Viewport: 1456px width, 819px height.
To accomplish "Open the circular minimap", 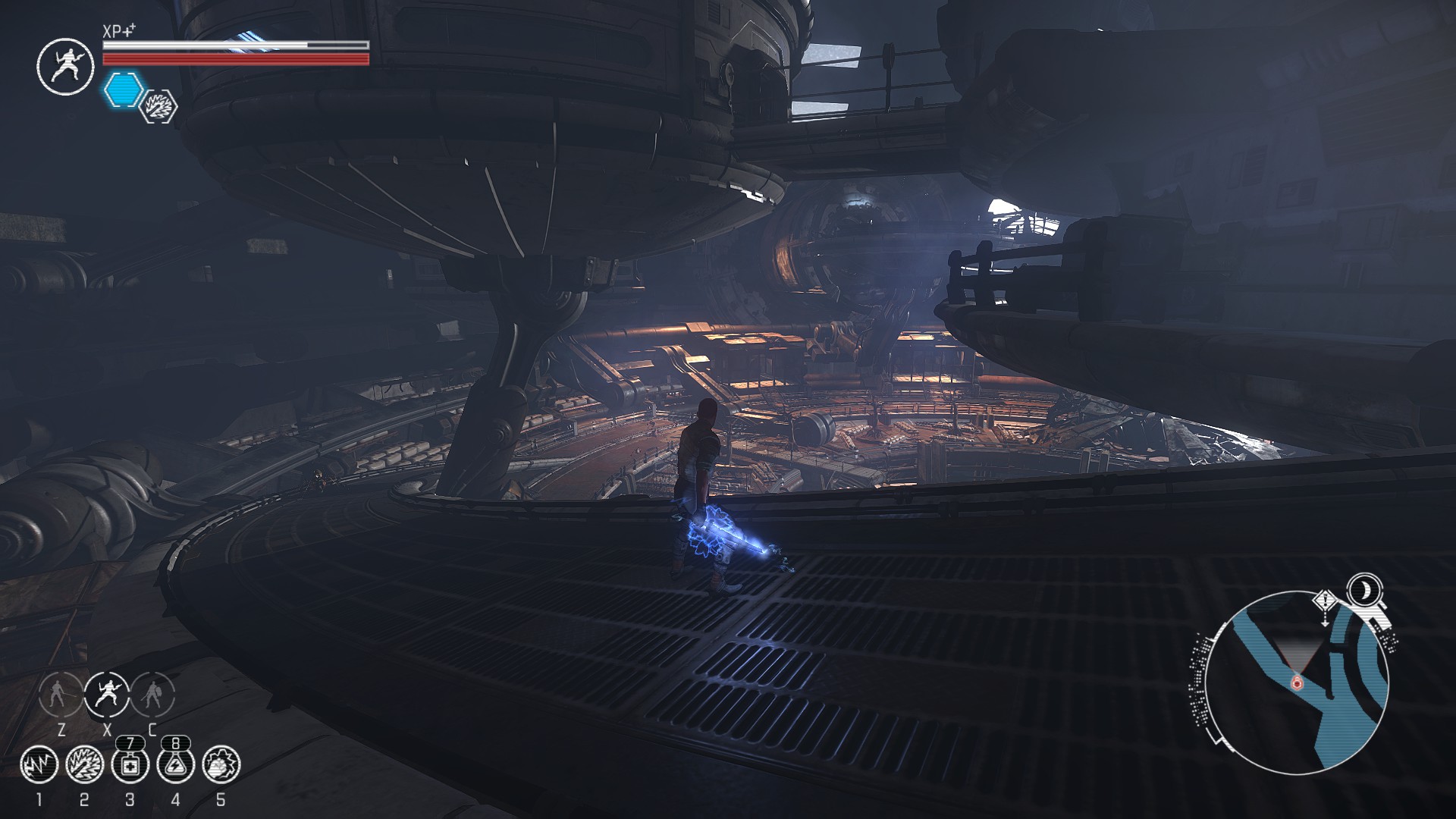I will click(x=1297, y=682).
